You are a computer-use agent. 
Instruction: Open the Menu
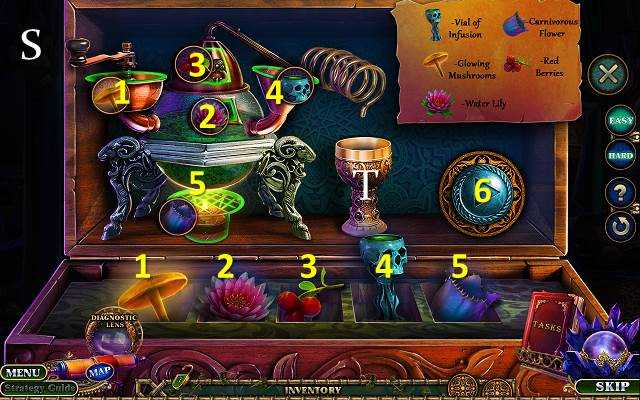pos(23,372)
